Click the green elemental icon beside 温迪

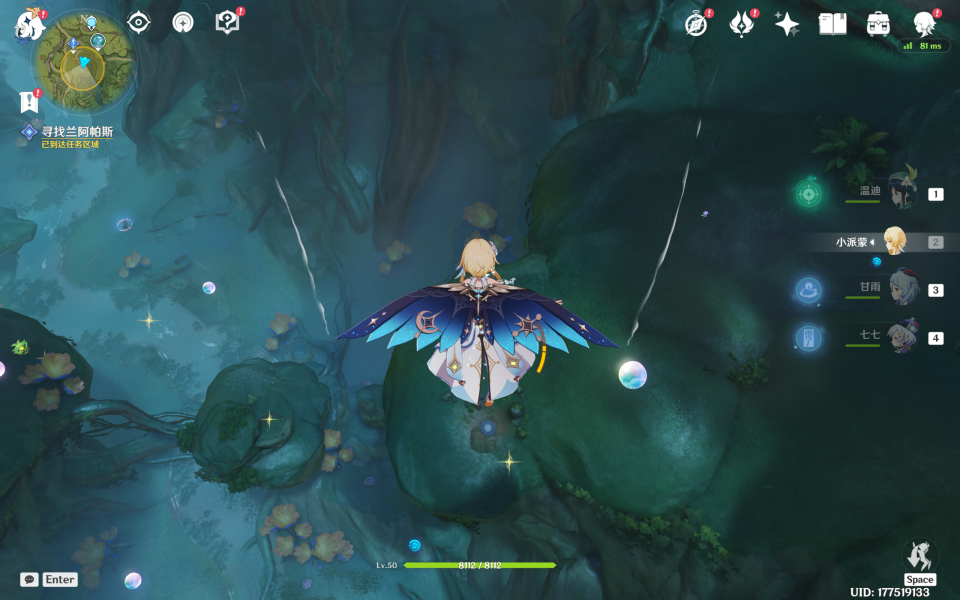(809, 193)
